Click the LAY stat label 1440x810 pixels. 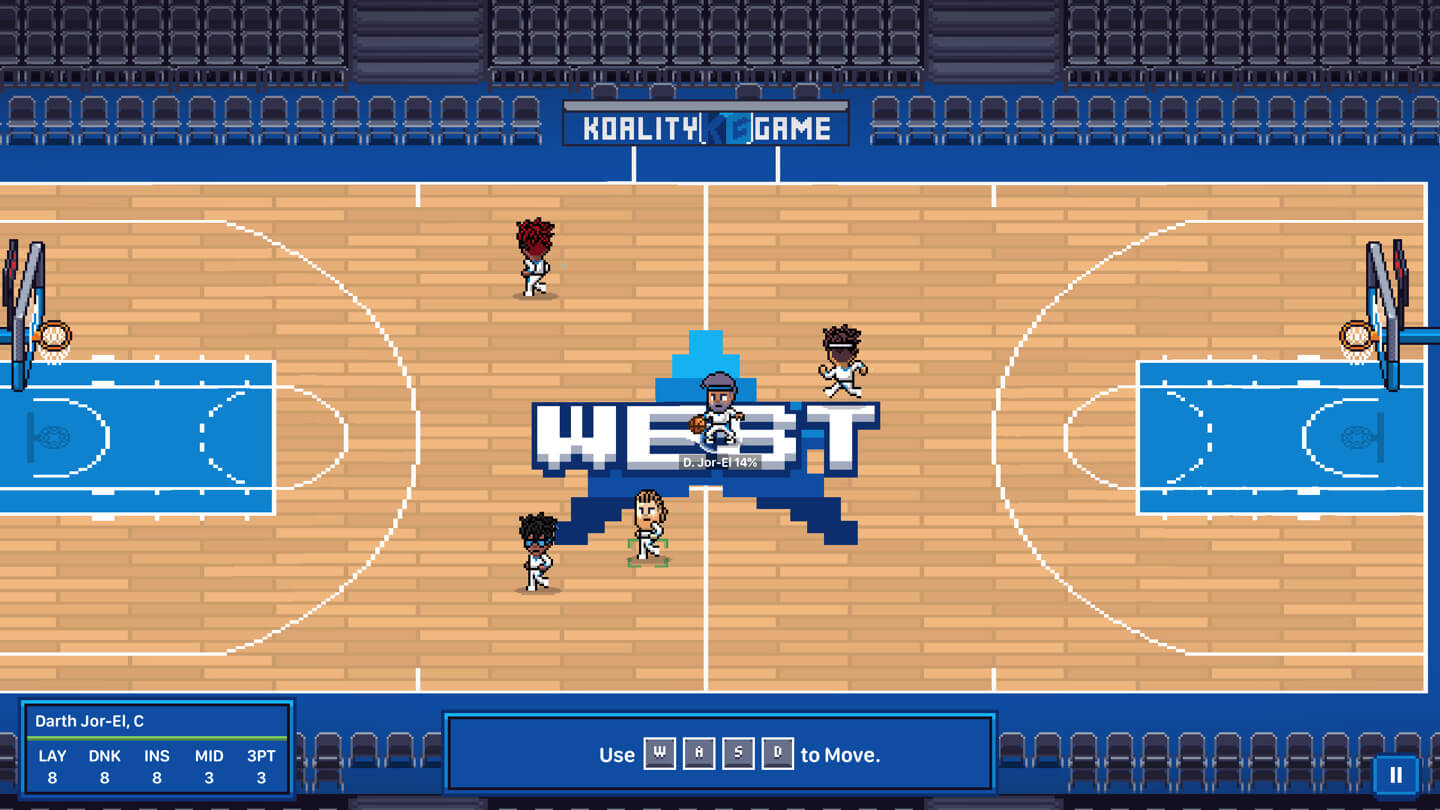(52, 757)
